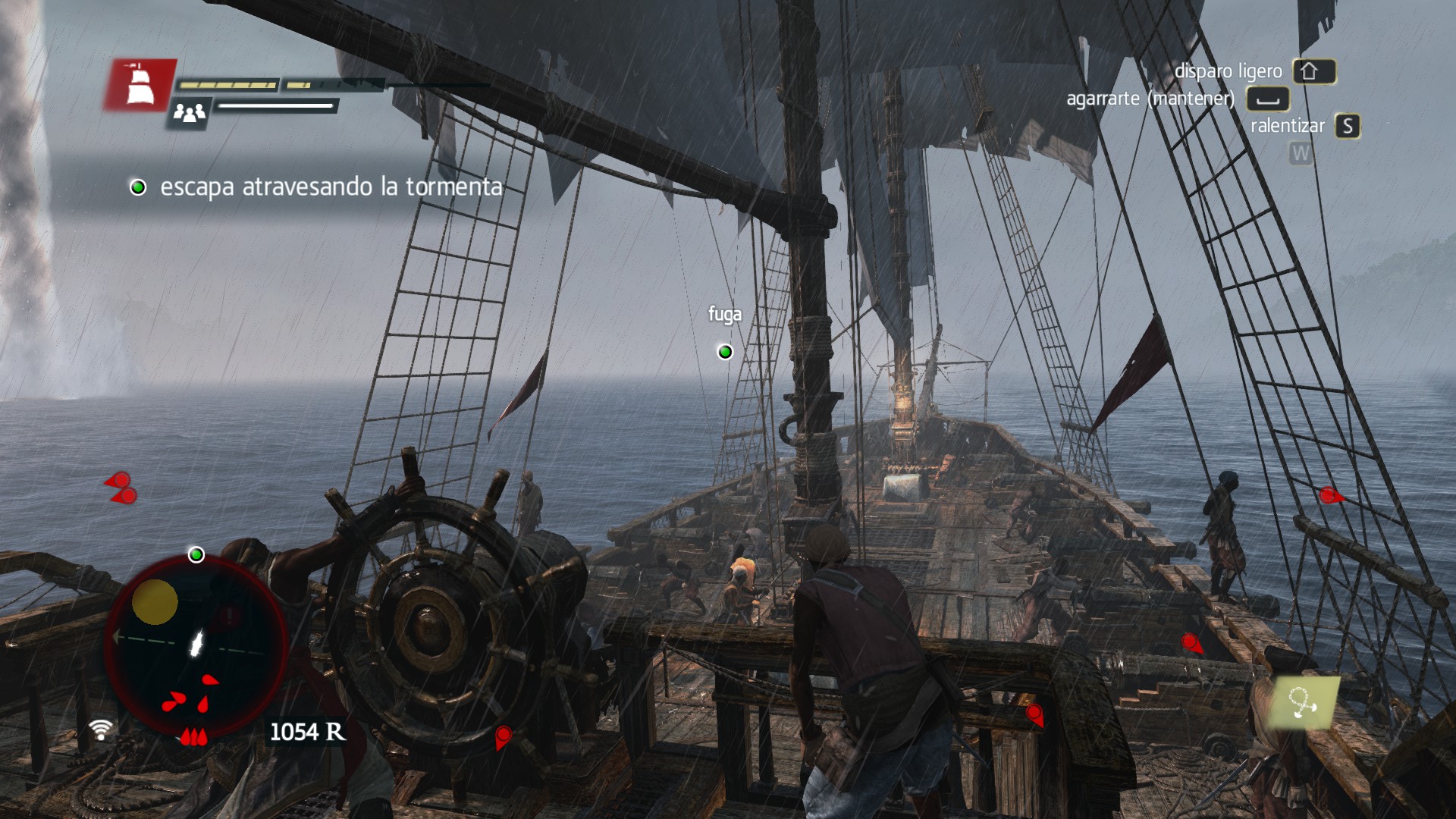Select the 'escapa atravesando la tormenta' objective
The height and width of the screenshot is (819, 1456).
tap(331, 187)
